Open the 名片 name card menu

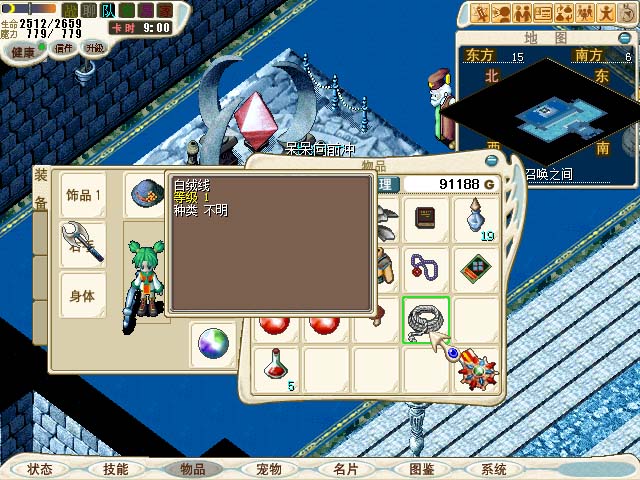point(345,468)
